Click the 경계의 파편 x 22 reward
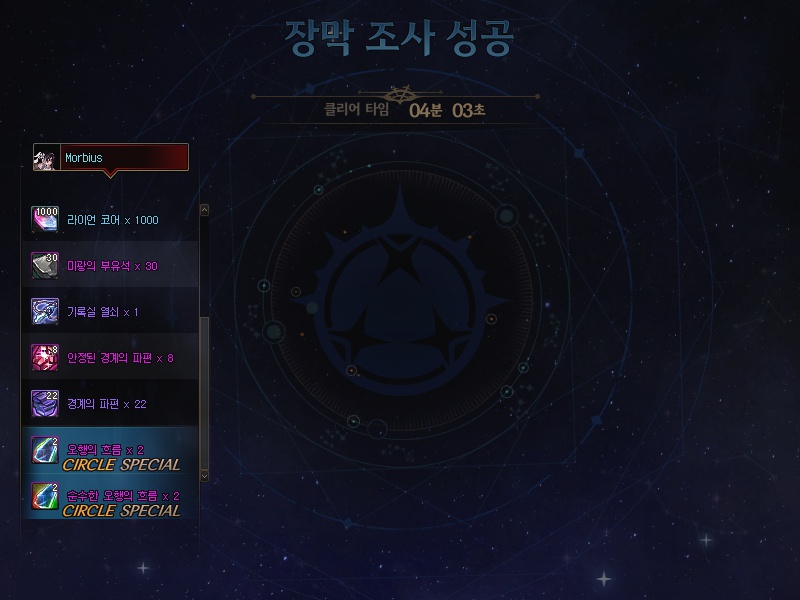800x600 pixels. [x=110, y=404]
